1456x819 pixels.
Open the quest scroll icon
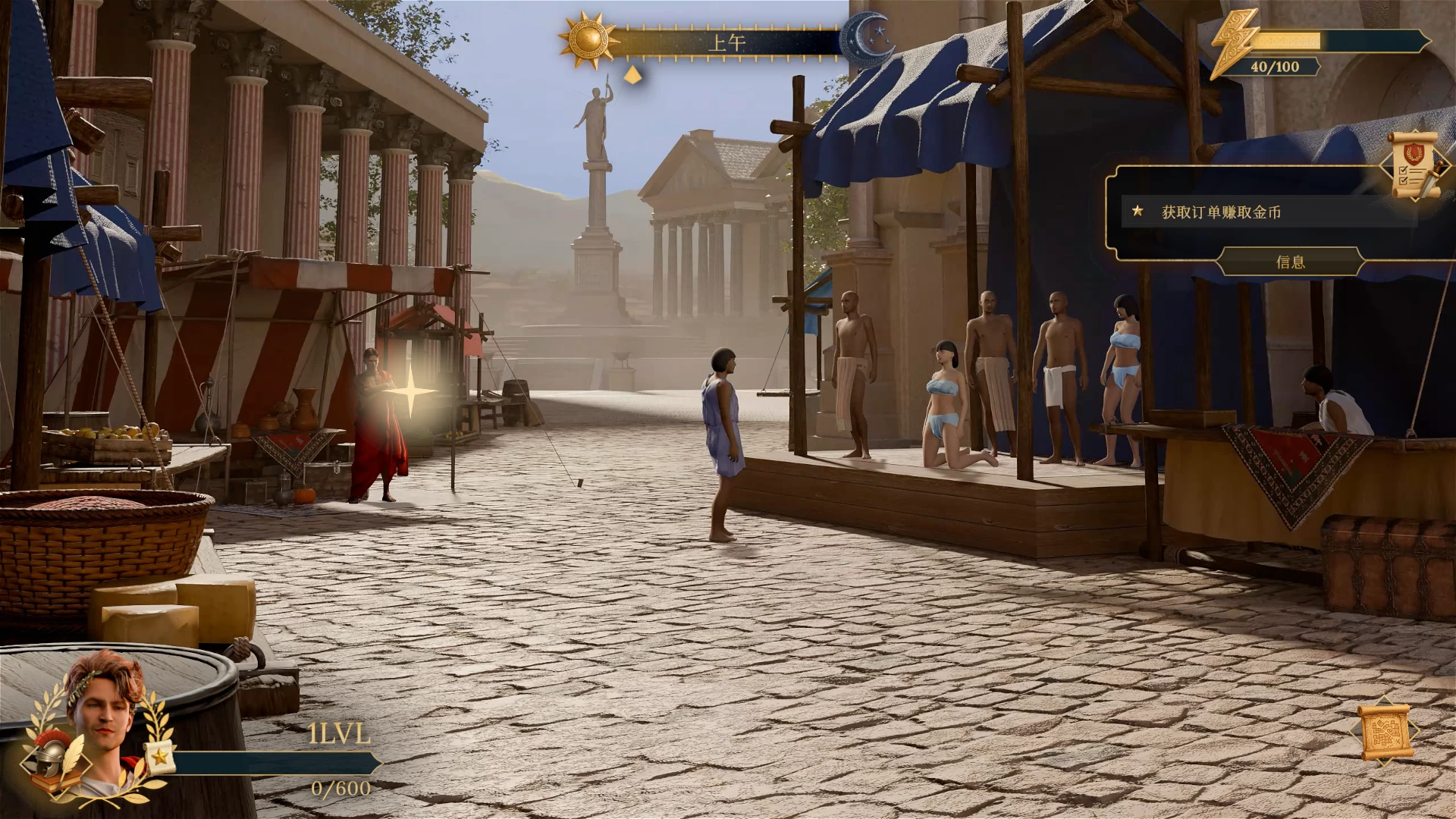tap(1414, 168)
